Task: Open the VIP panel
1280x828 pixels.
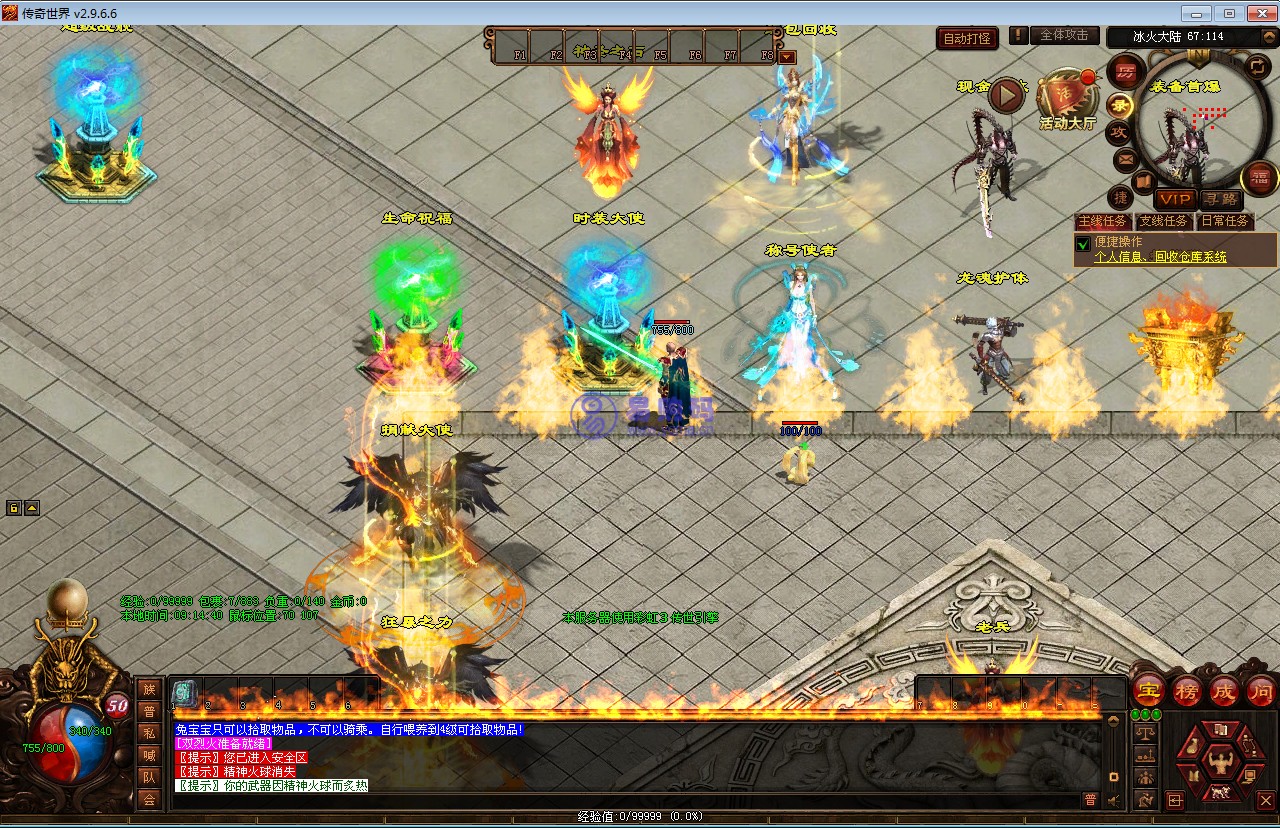Action: point(1175,199)
